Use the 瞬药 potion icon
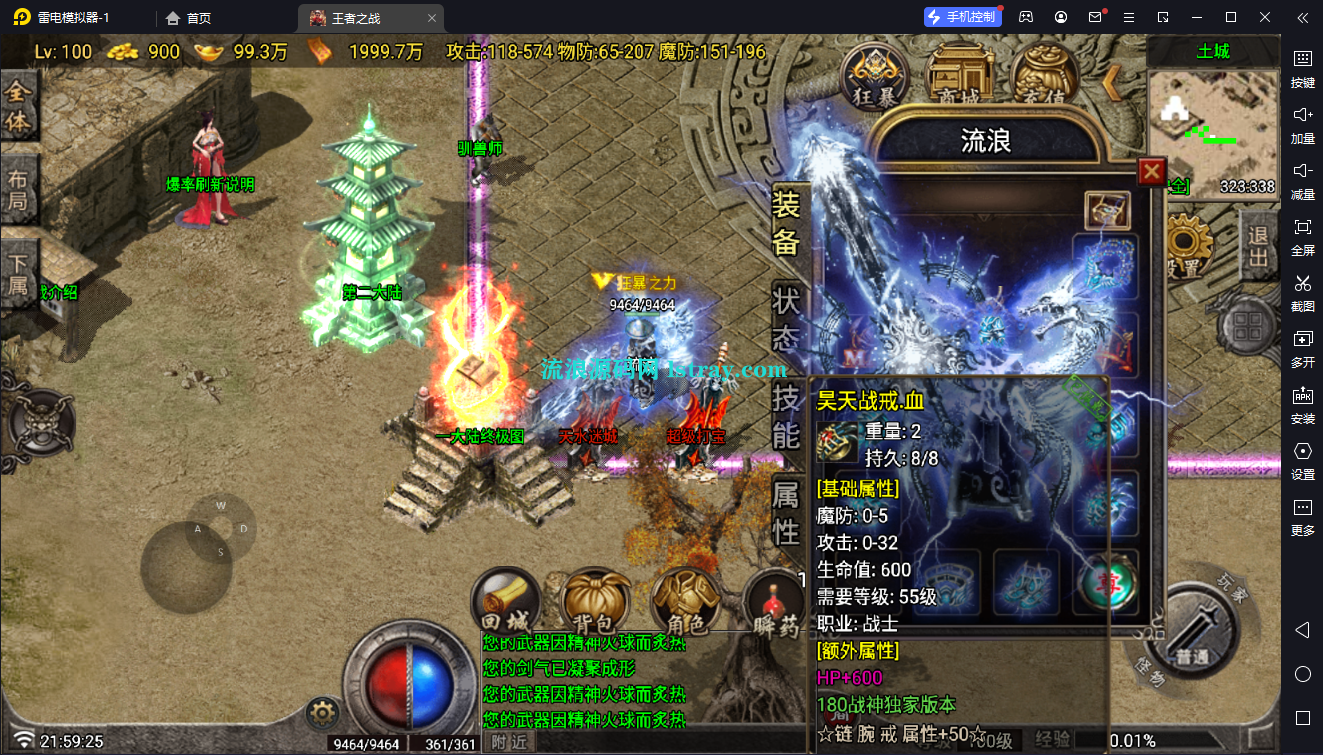This screenshot has height=755, width=1323. coord(776,600)
